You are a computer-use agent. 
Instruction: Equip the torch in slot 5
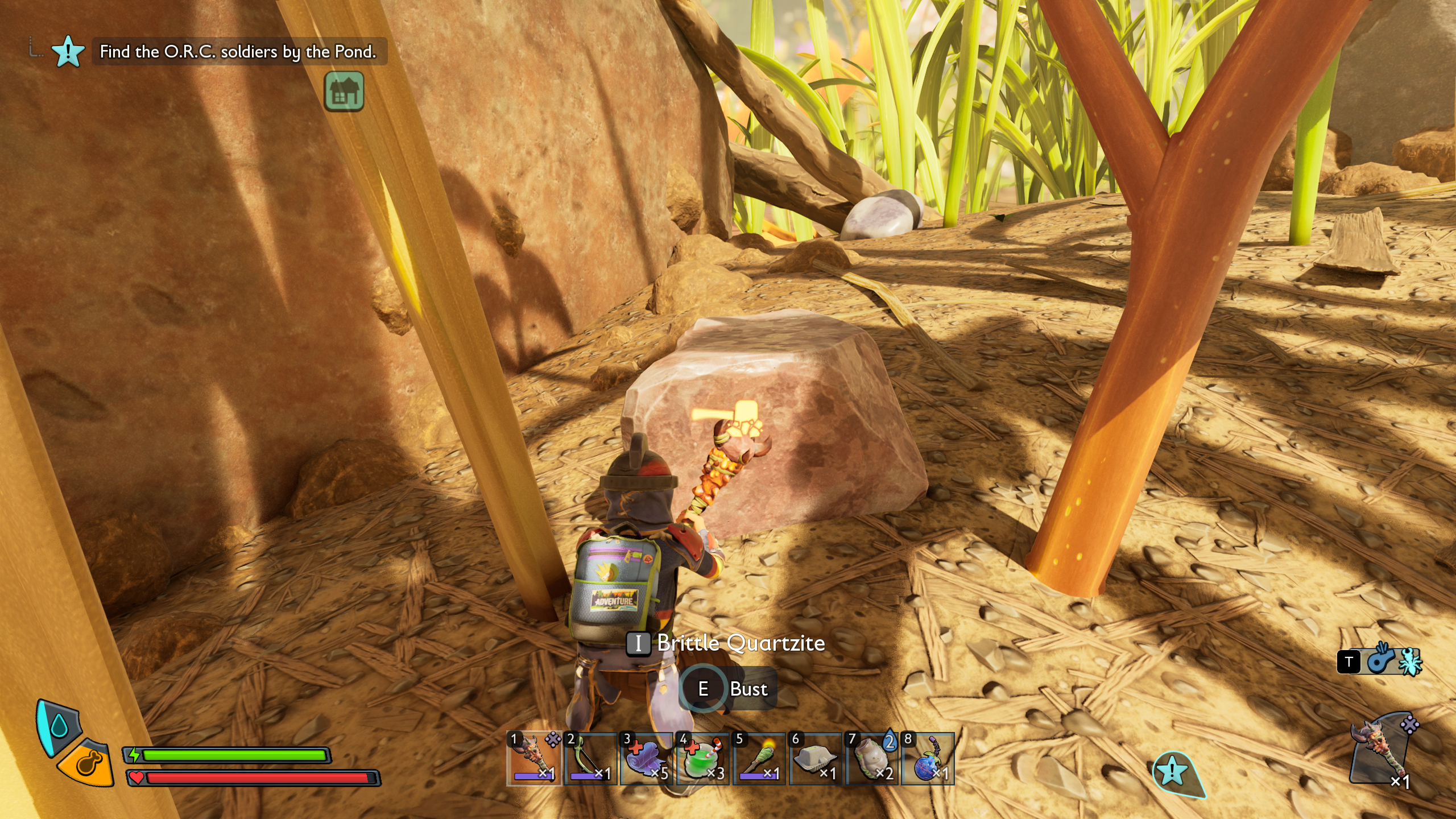pyautogui.click(x=759, y=758)
